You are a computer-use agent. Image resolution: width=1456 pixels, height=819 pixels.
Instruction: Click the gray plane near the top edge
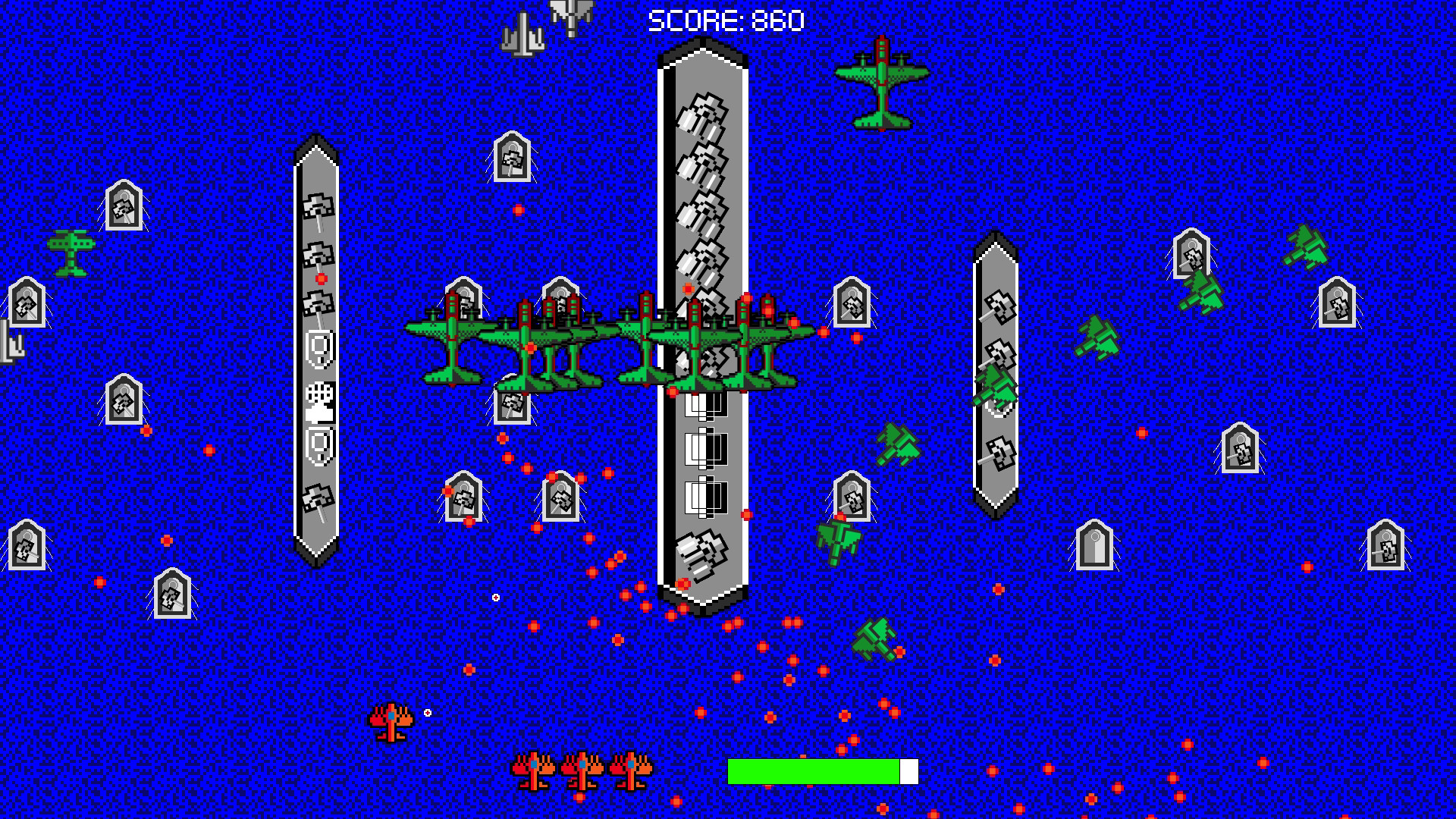523,30
